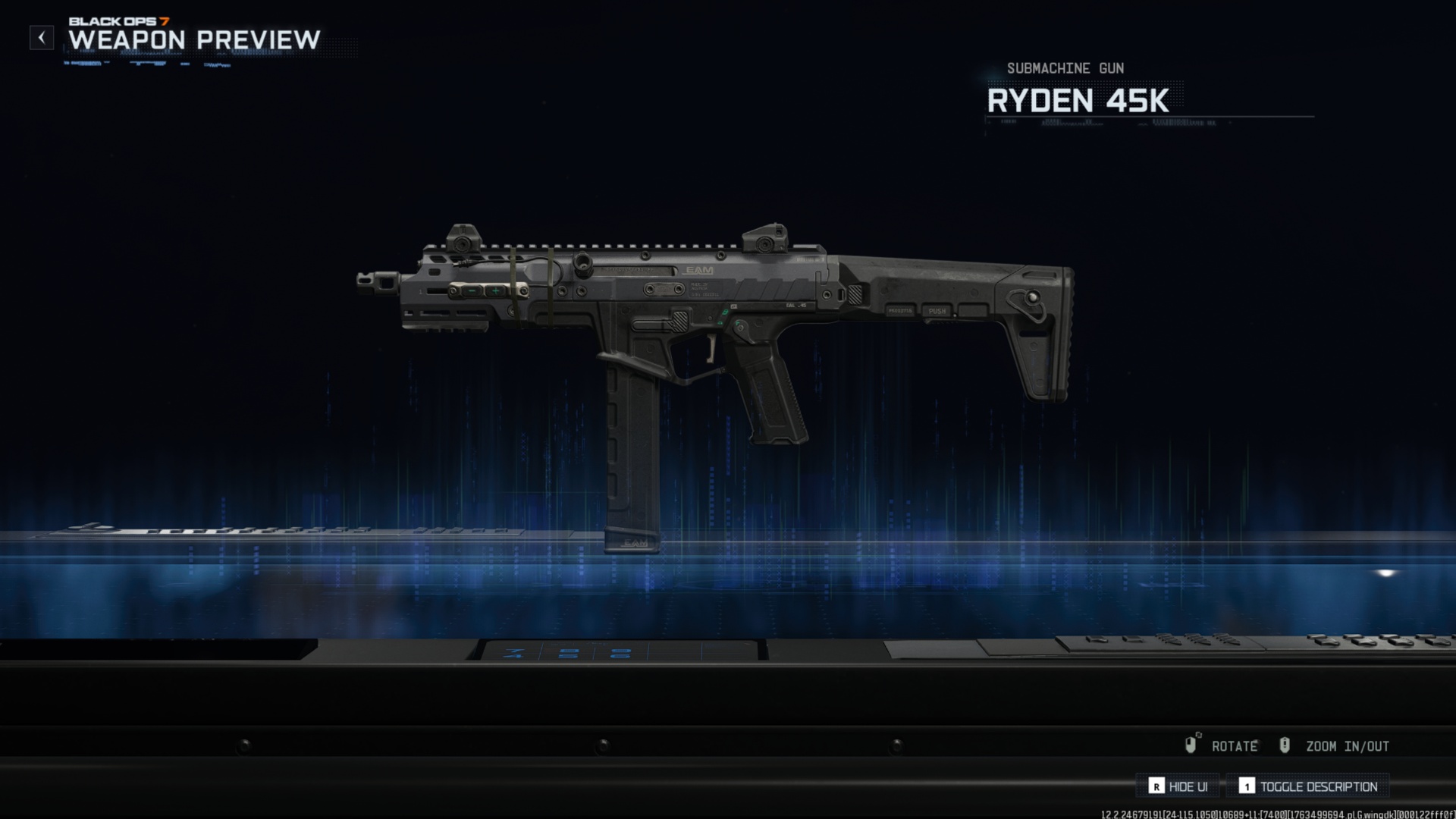Go back using the arrow button
Screen dimensions: 1456x819
coord(42,37)
